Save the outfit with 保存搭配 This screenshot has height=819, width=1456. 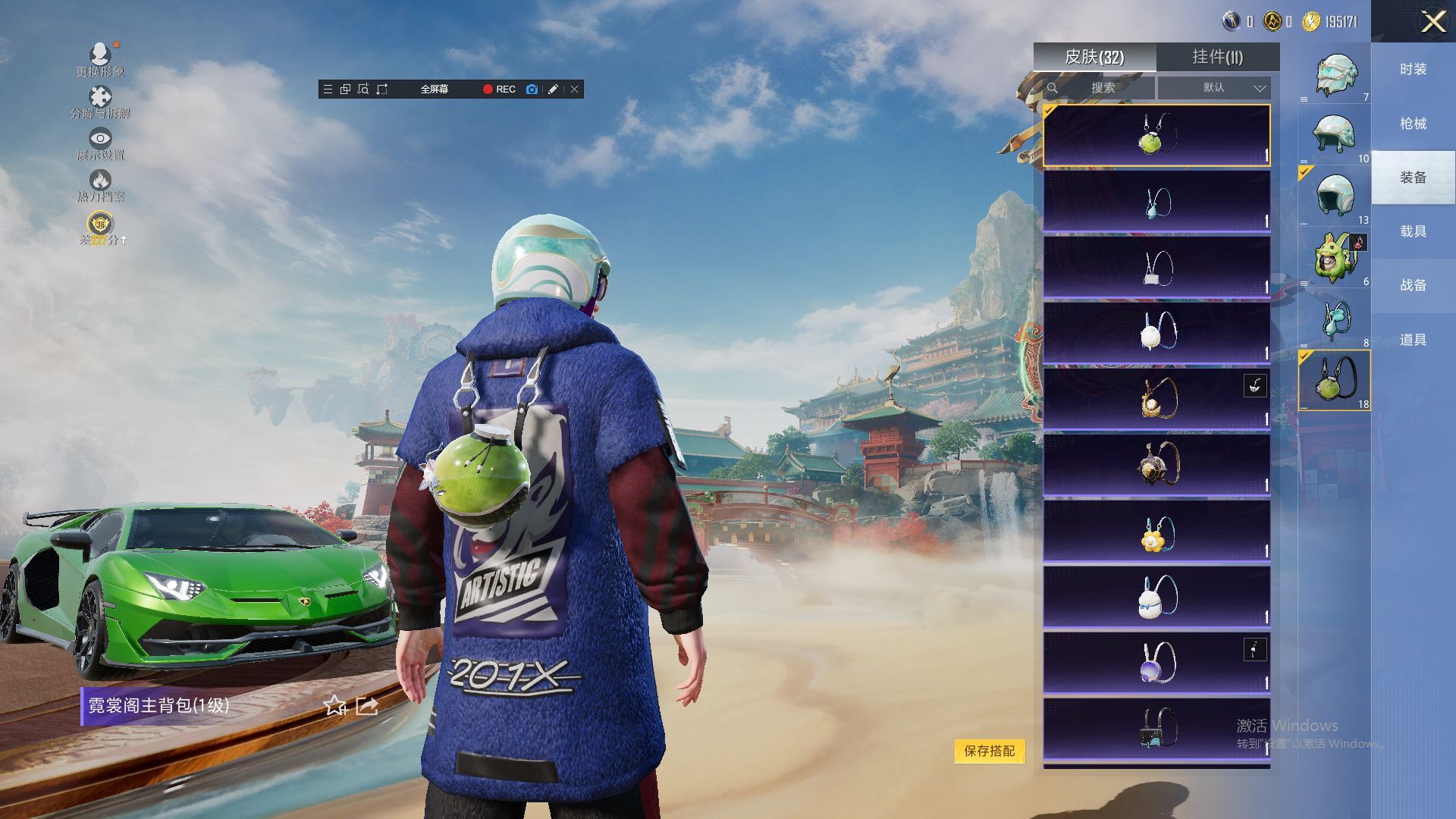coord(989,751)
